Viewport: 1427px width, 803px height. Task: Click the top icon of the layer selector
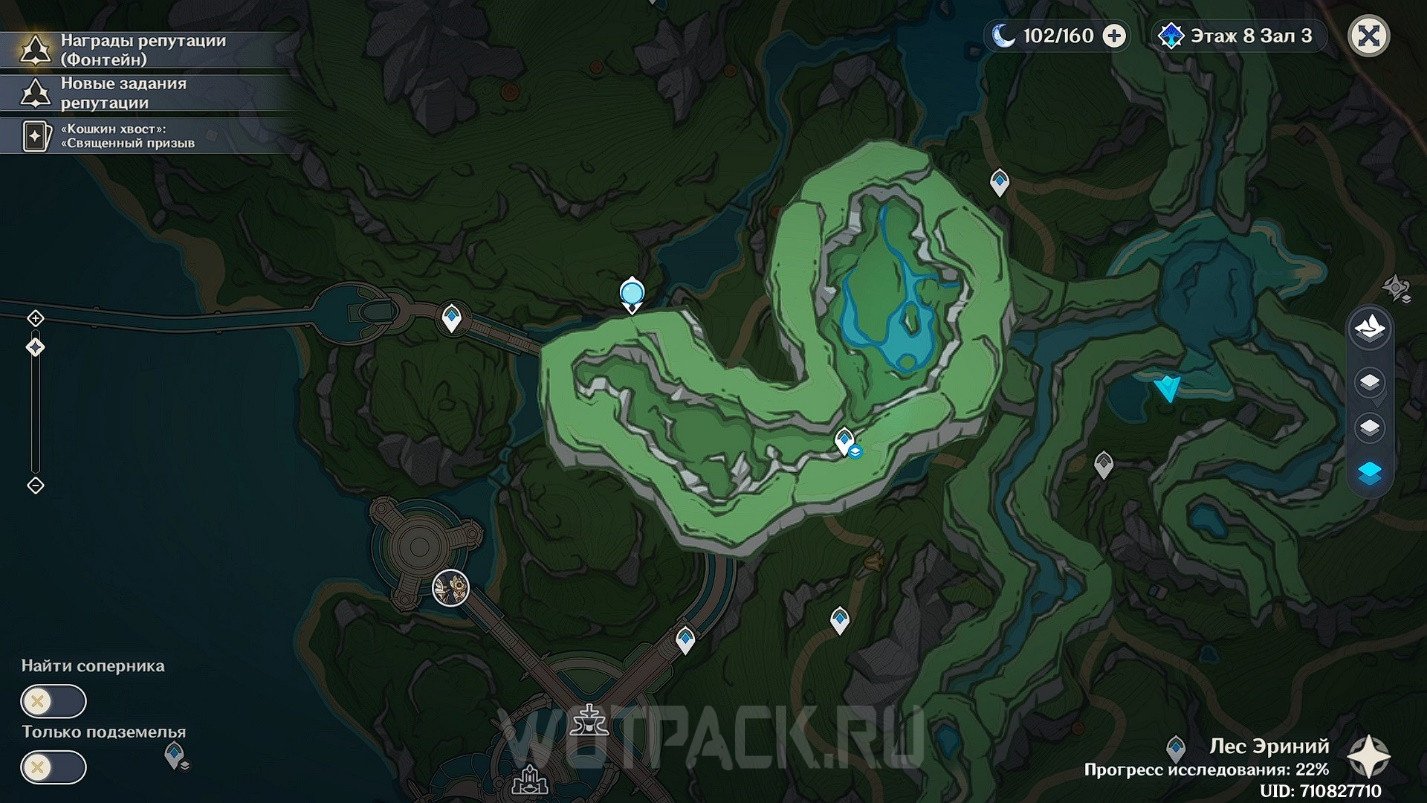(x=1369, y=328)
